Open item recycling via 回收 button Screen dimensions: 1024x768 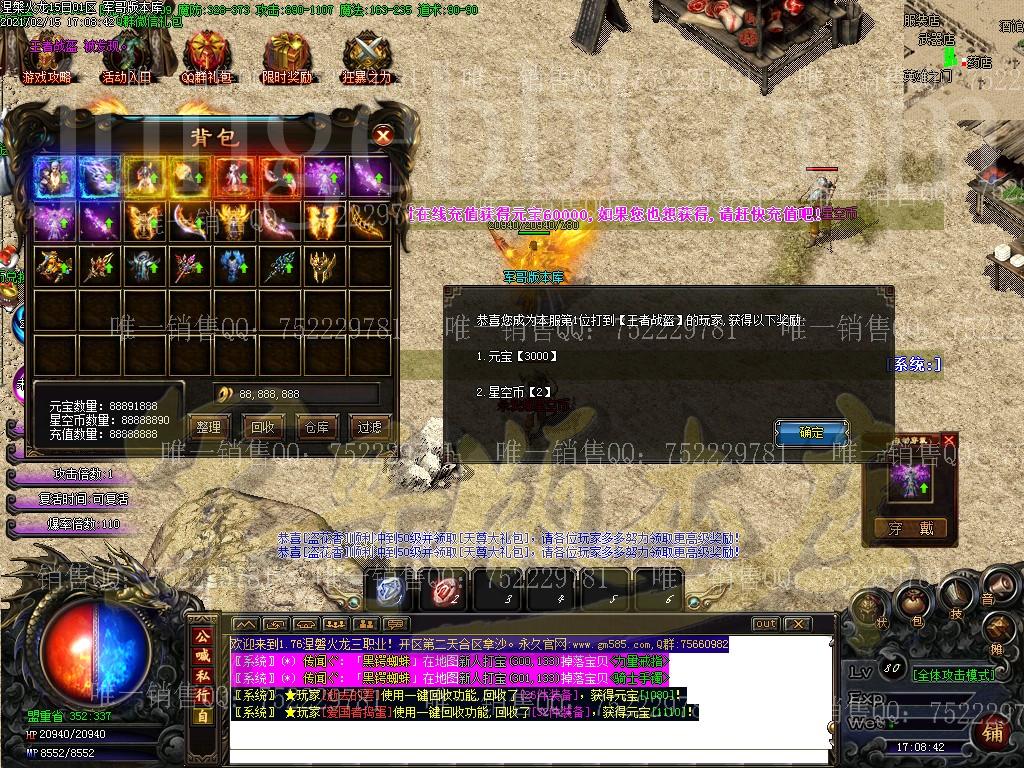pyautogui.click(x=263, y=427)
